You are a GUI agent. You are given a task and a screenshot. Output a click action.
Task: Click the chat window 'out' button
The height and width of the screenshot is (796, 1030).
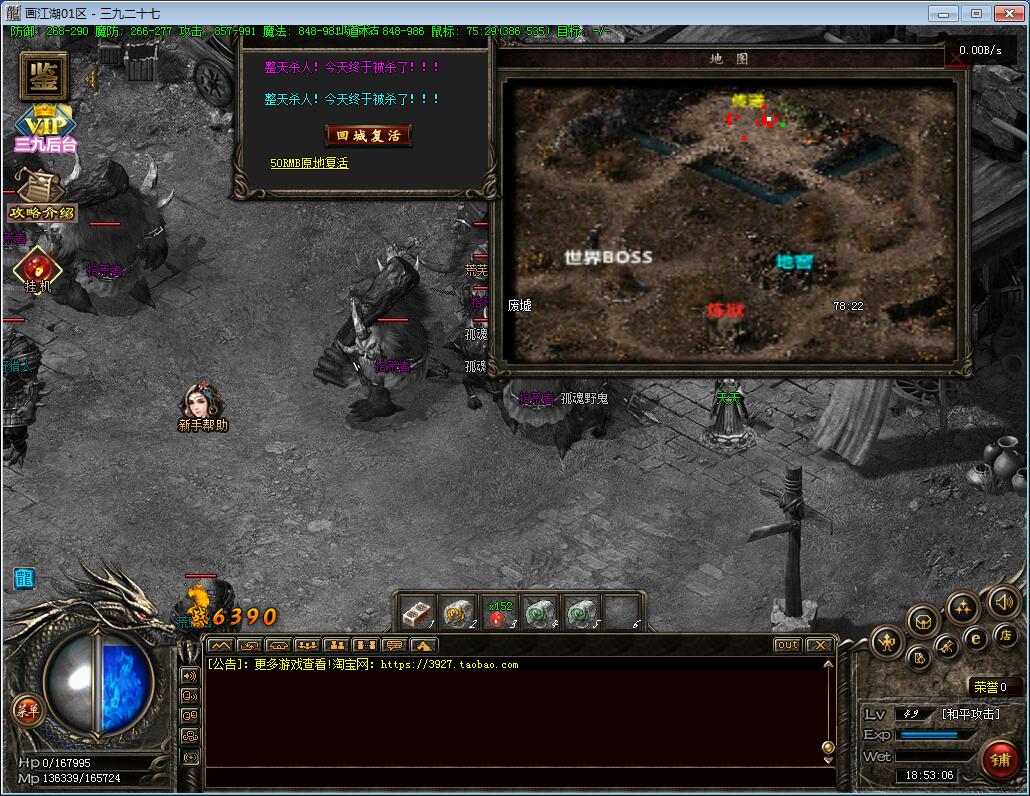tap(788, 645)
